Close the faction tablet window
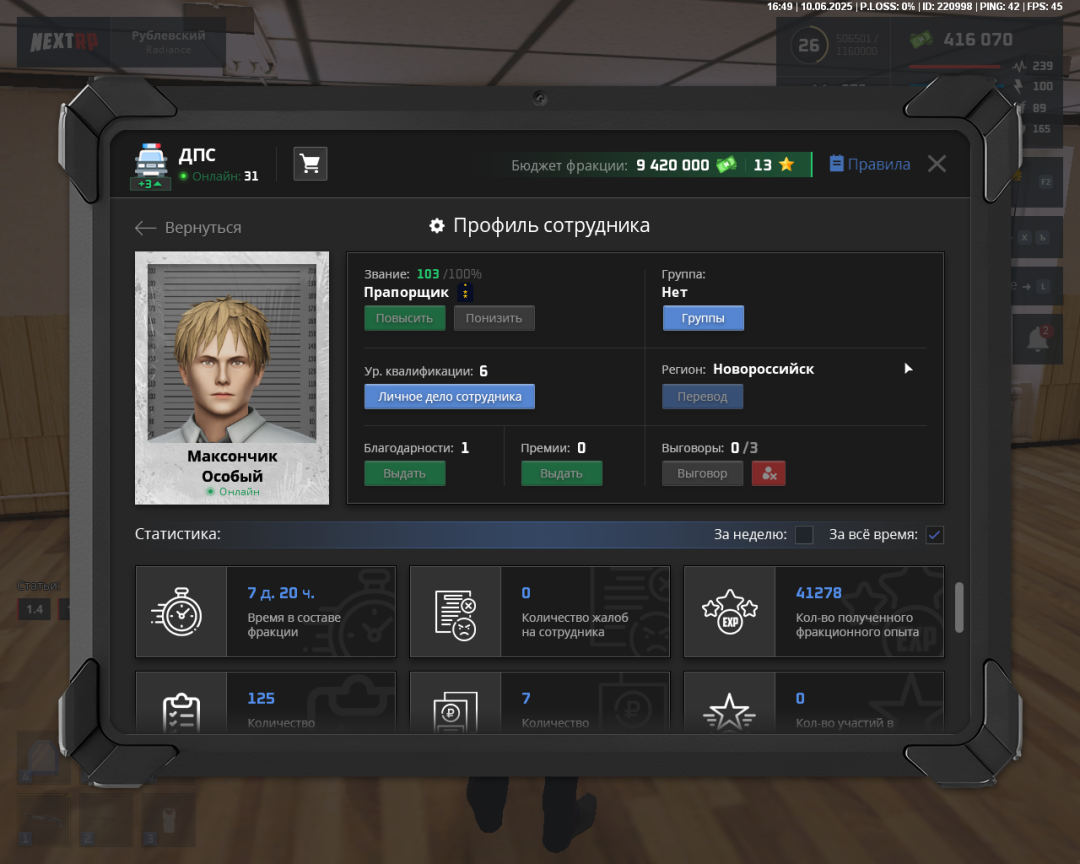 [936, 164]
